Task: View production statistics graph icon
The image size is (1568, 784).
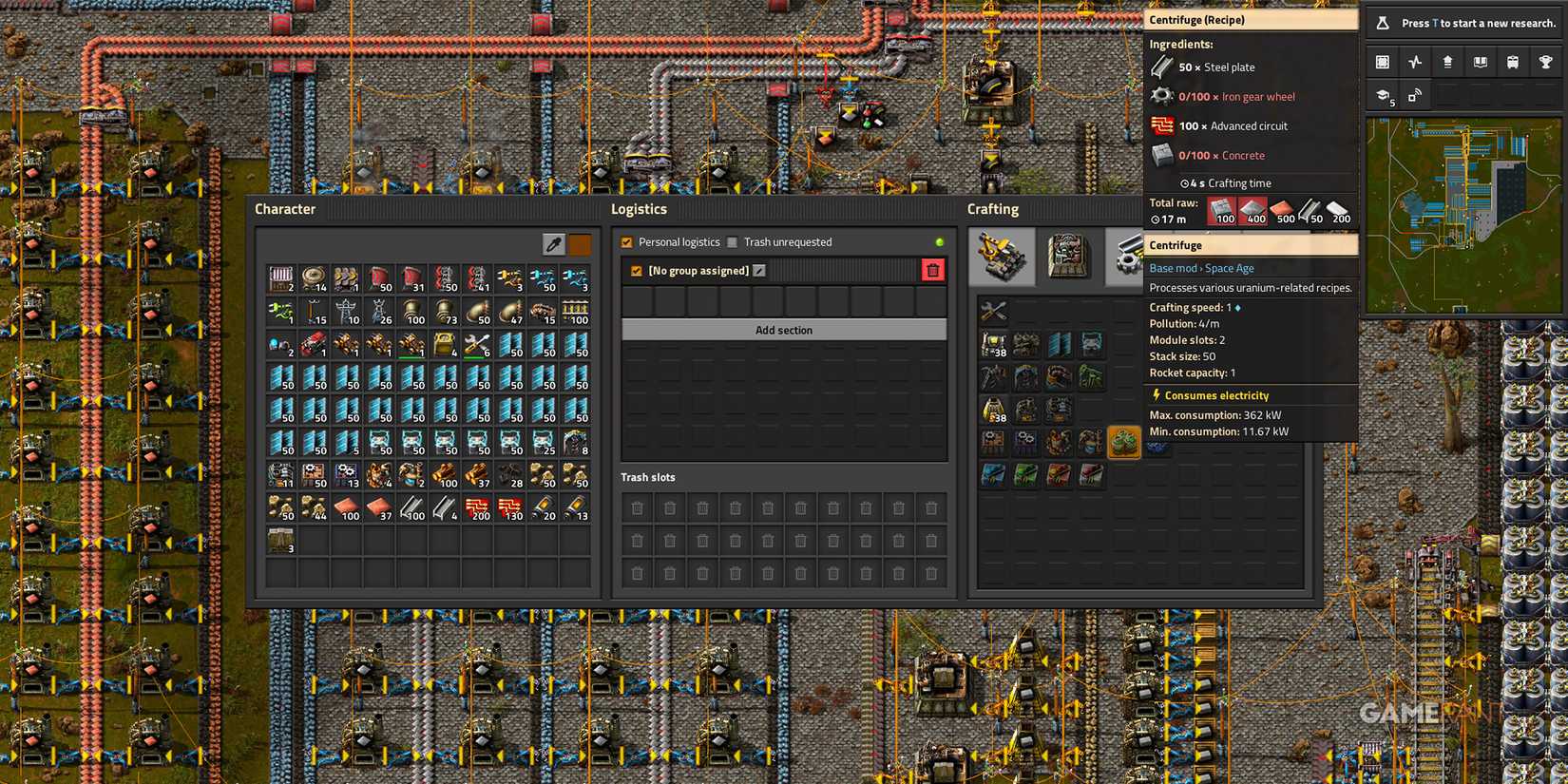Action: pos(1415,62)
